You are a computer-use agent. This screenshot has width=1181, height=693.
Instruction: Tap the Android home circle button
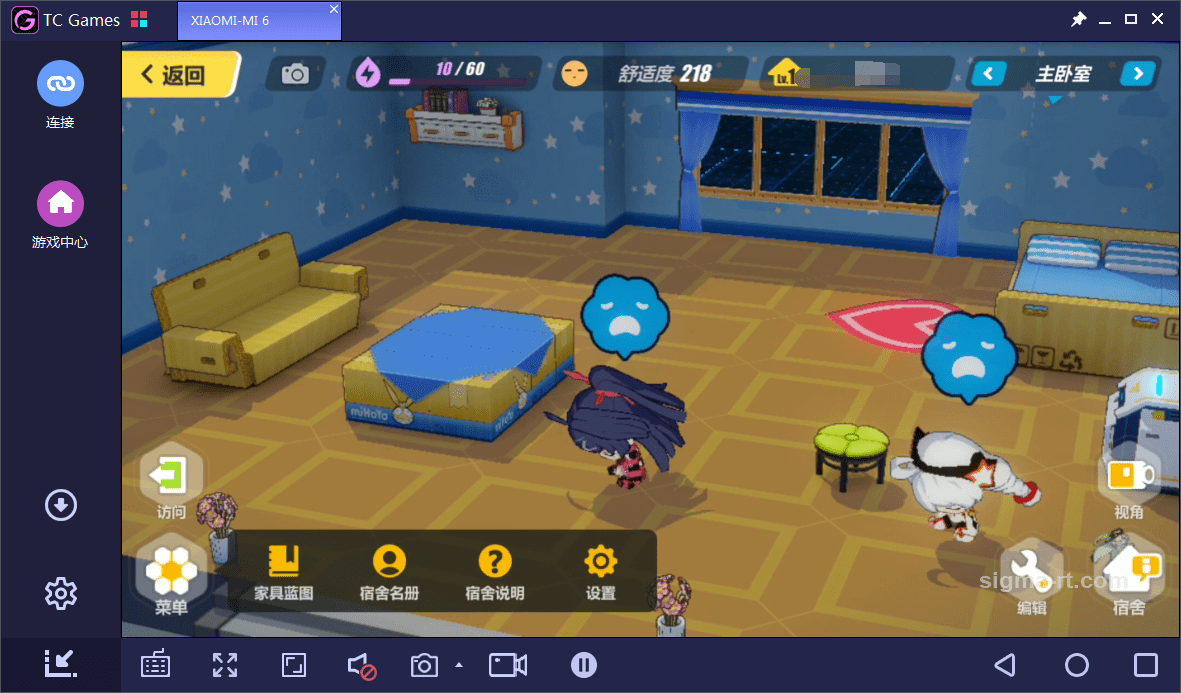point(1076,665)
